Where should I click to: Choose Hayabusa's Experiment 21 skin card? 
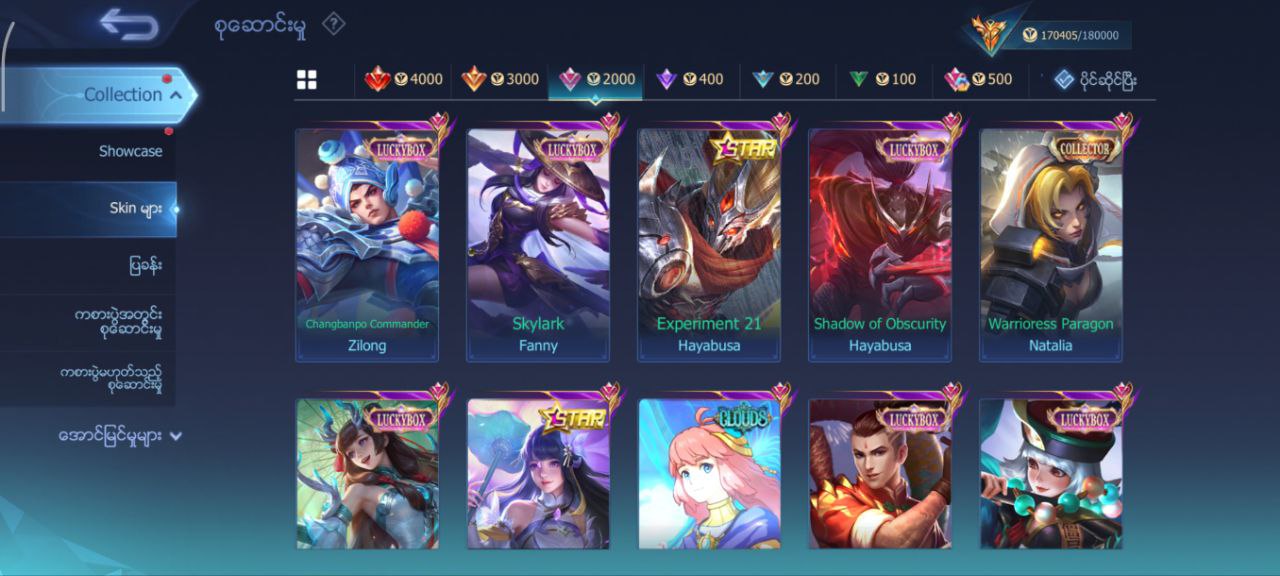[x=709, y=245]
